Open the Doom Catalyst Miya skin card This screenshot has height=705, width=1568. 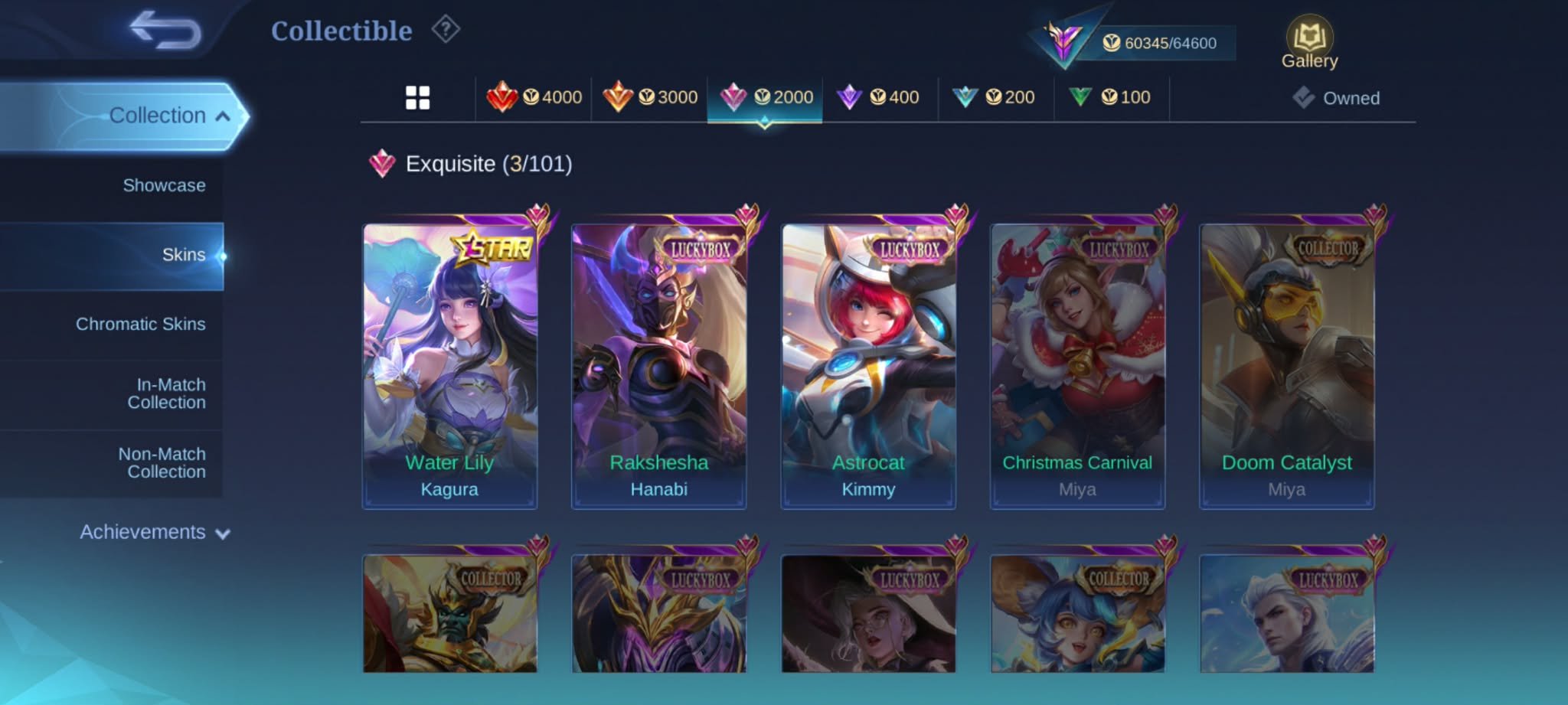[x=1285, y=360]
